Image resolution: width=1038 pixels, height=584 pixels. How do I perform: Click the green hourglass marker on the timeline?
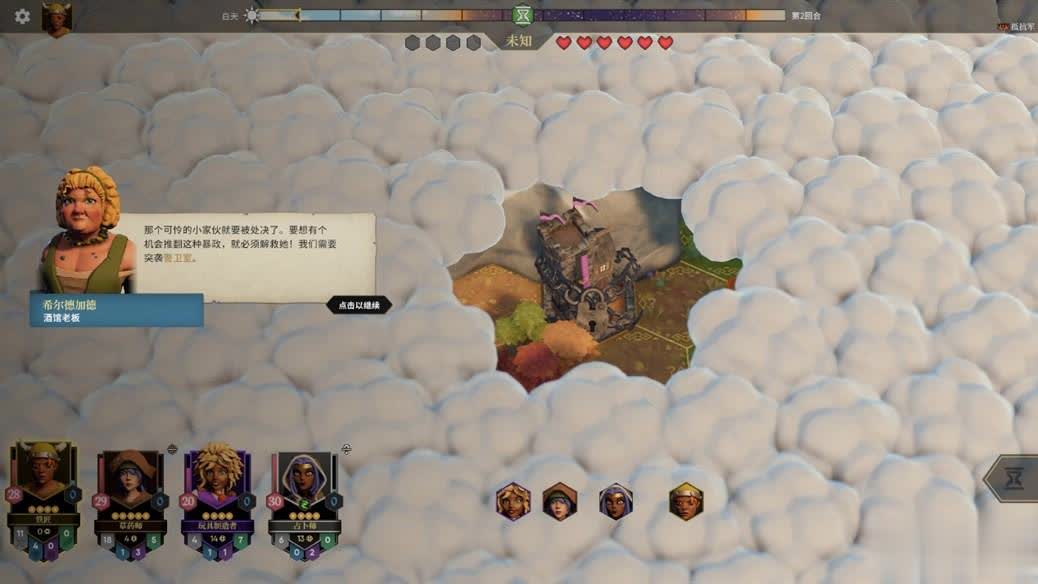click(521, 15)
